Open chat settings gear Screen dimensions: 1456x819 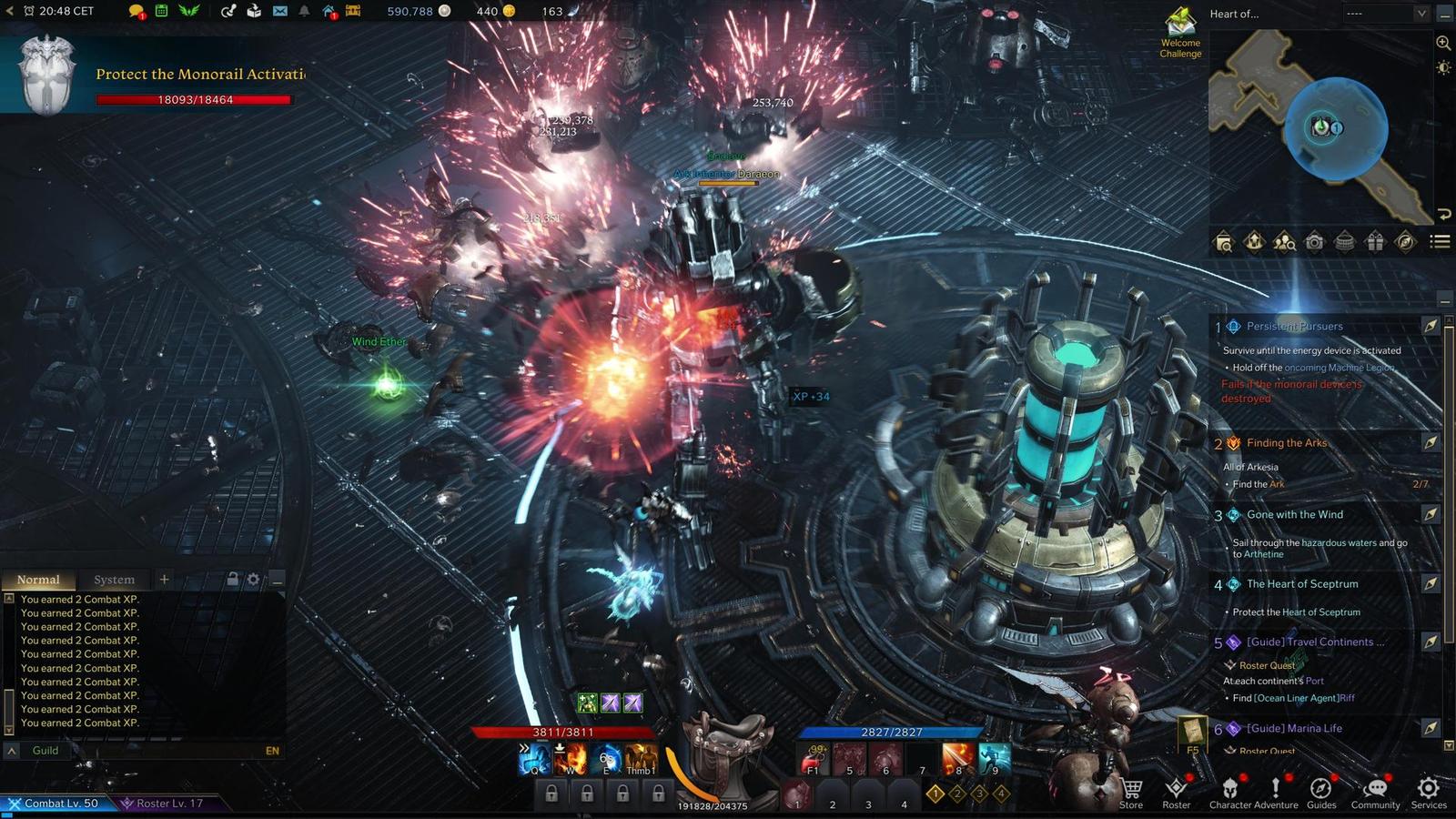coord(253,580)
